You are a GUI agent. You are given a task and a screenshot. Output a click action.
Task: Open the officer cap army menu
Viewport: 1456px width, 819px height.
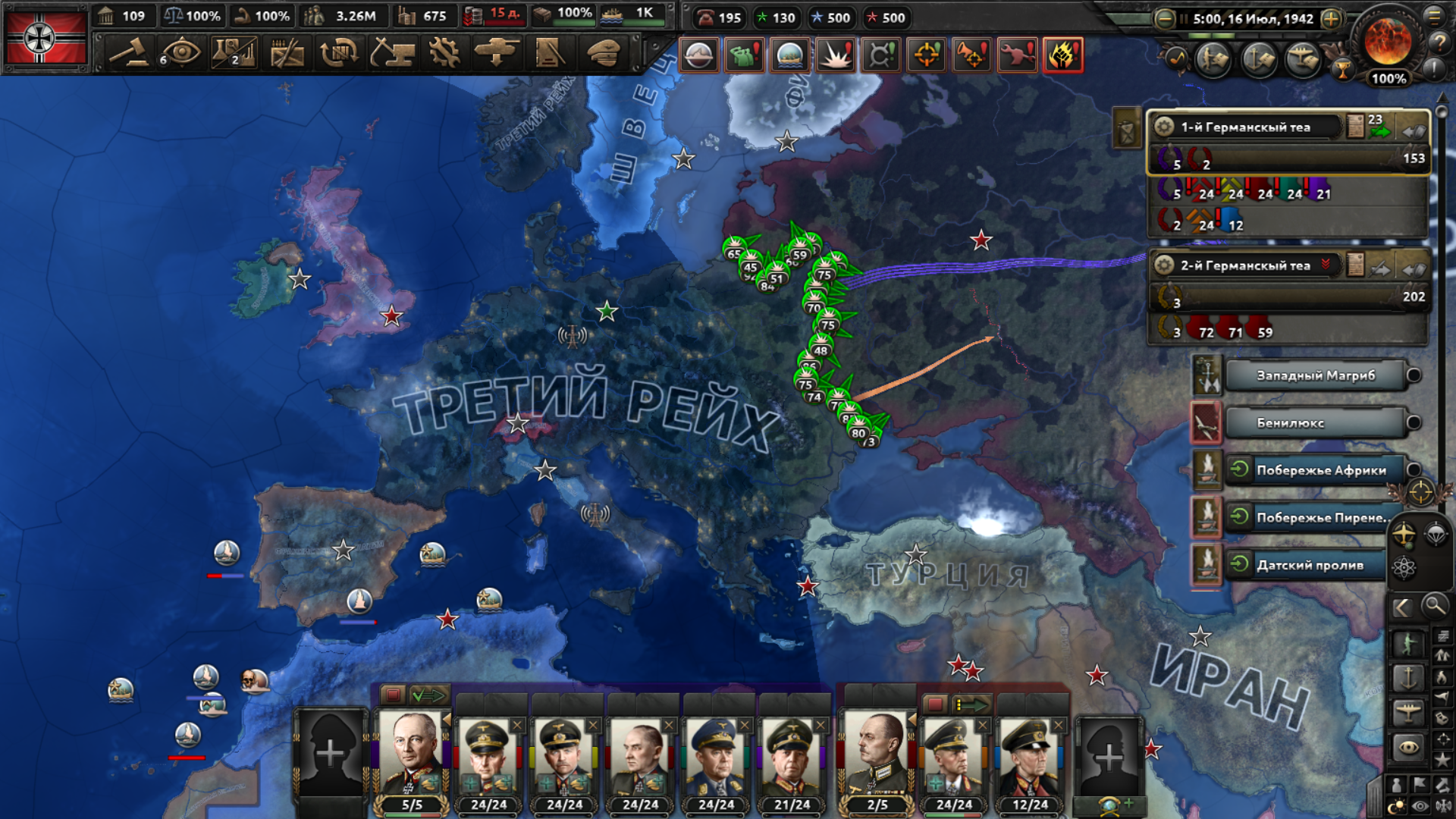click(x=604, y=53)
